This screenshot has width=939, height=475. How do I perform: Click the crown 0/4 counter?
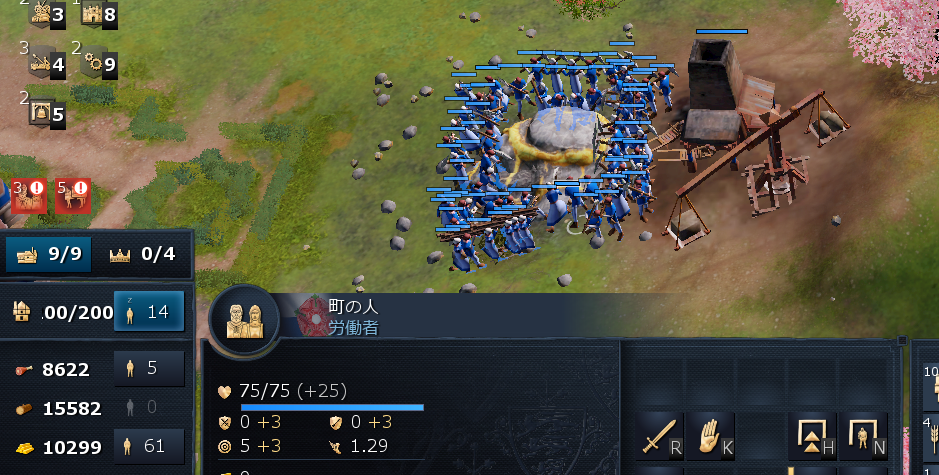click(x=142, y=254)
